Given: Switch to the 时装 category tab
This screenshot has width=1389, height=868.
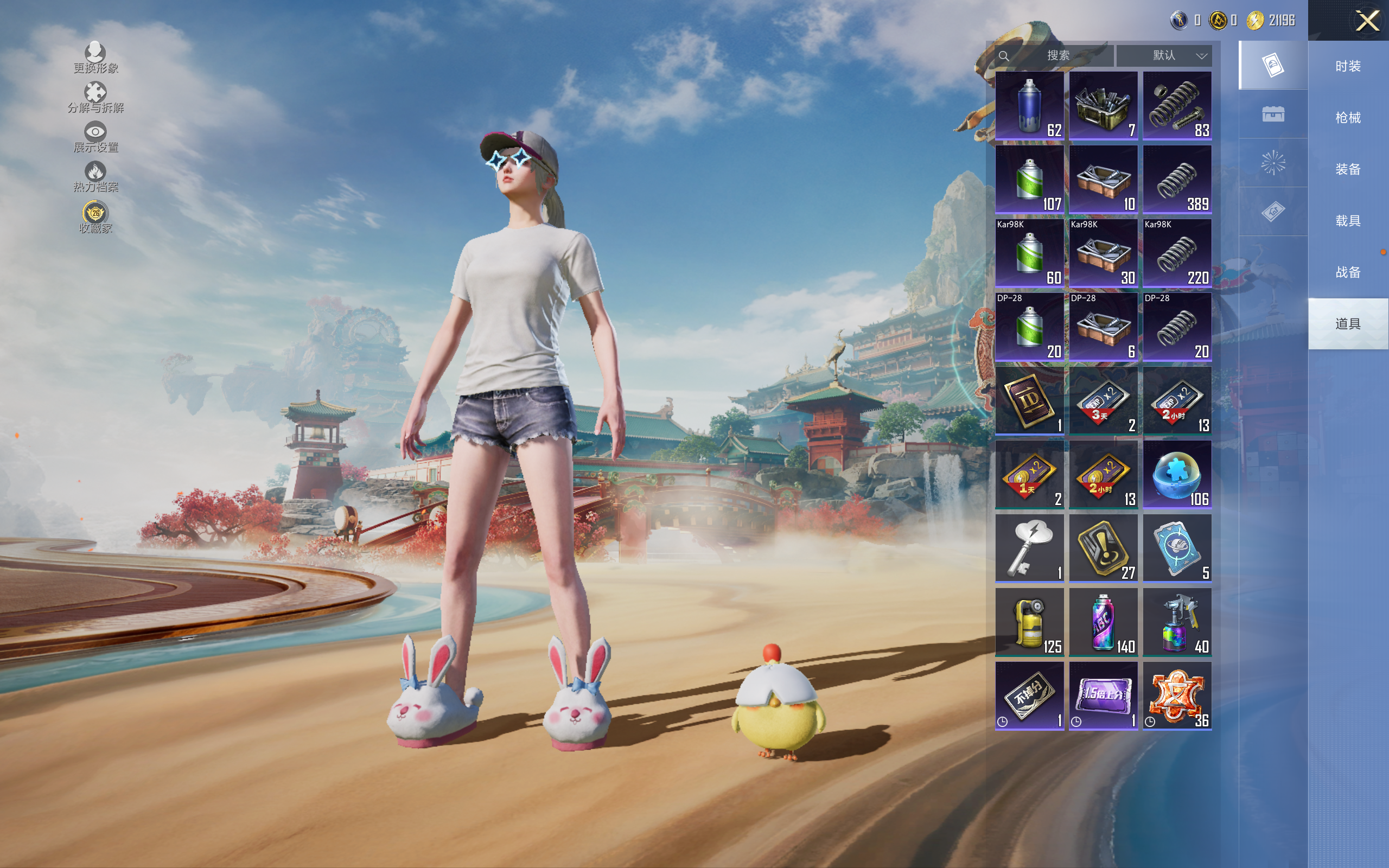Looking at the screenshot, I should click(1348, 66).
